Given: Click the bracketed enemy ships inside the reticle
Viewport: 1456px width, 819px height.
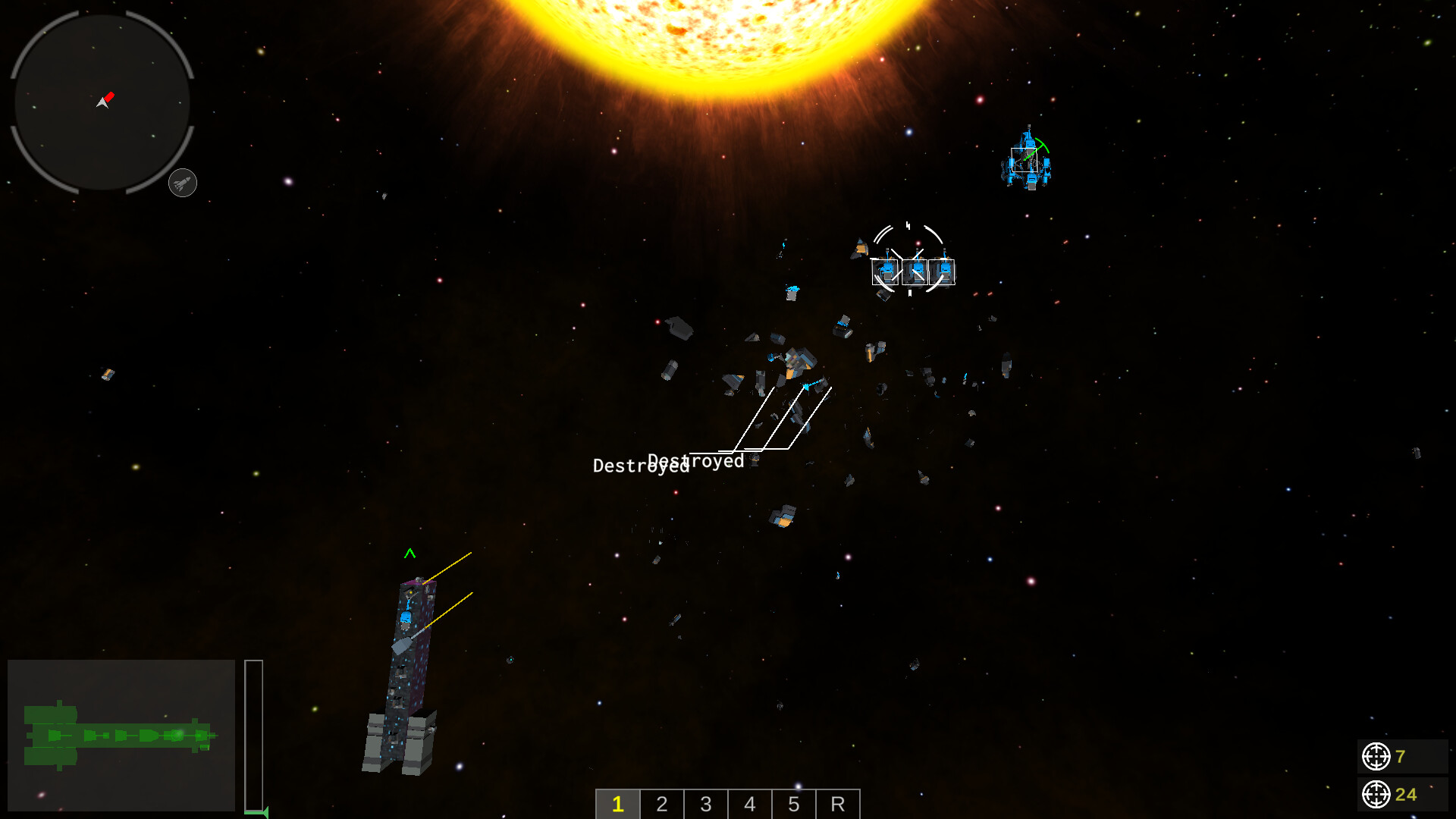Looking at the screenshot, I should tap(912, 271).
